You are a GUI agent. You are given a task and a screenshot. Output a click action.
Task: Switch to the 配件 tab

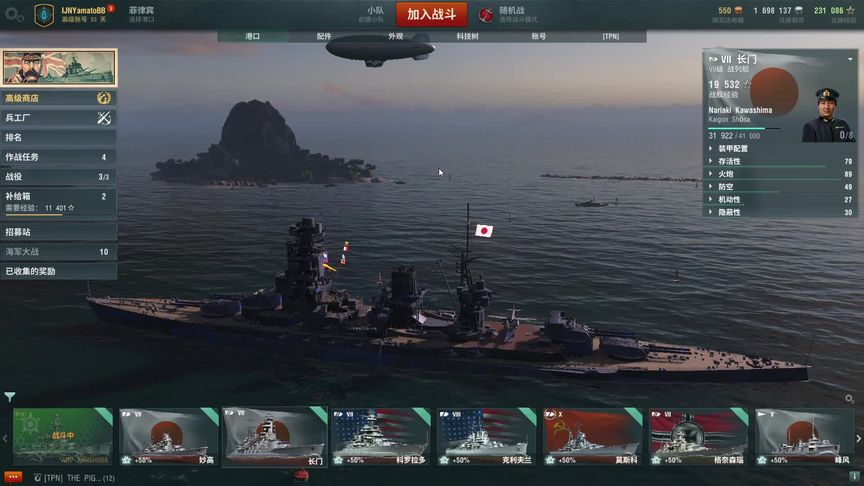pos(324,36)
